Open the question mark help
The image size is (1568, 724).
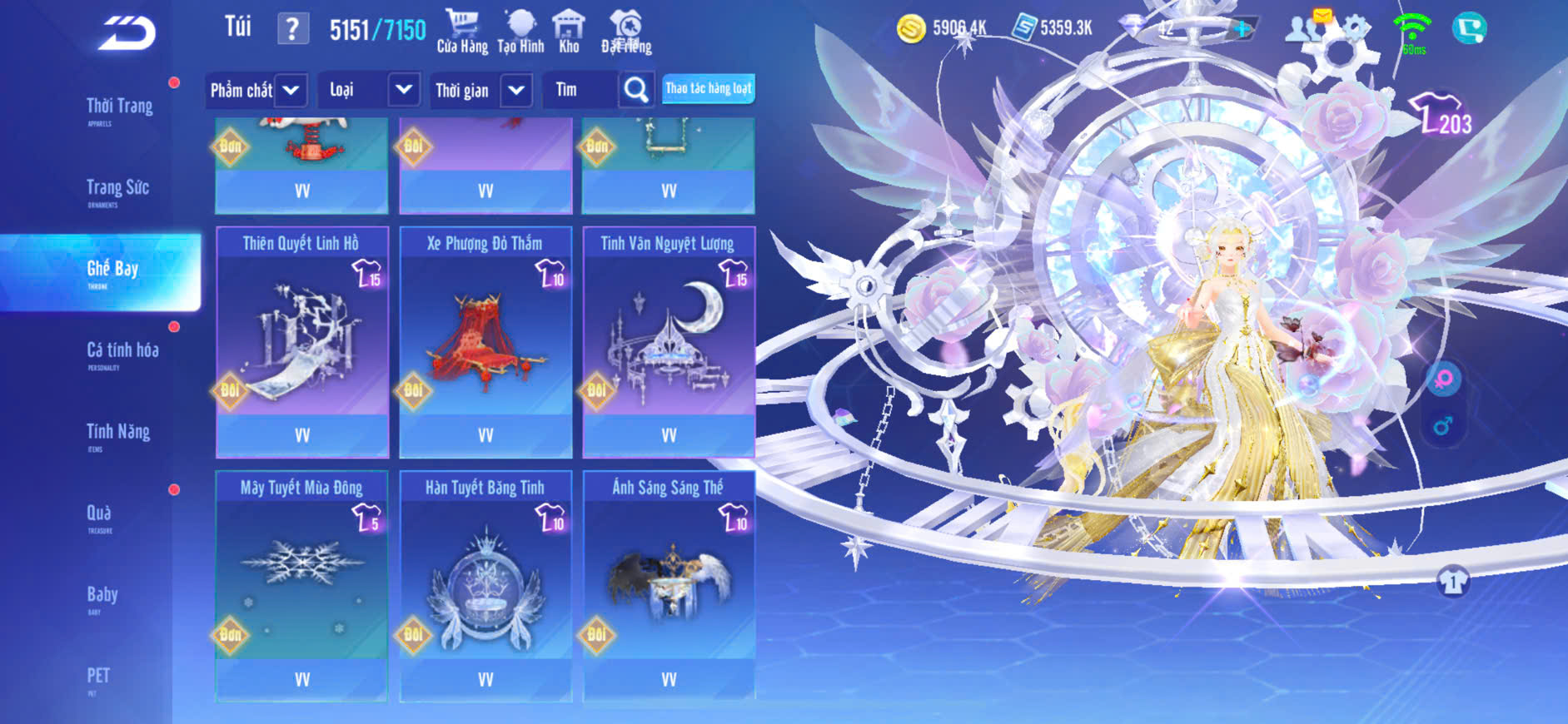point(291,29)
